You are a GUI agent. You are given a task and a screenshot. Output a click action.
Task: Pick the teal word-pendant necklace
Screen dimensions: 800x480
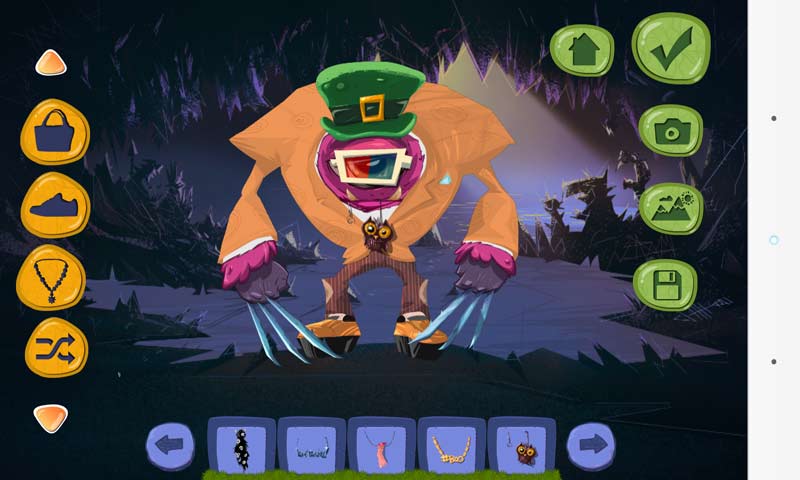tap(311, 446)
